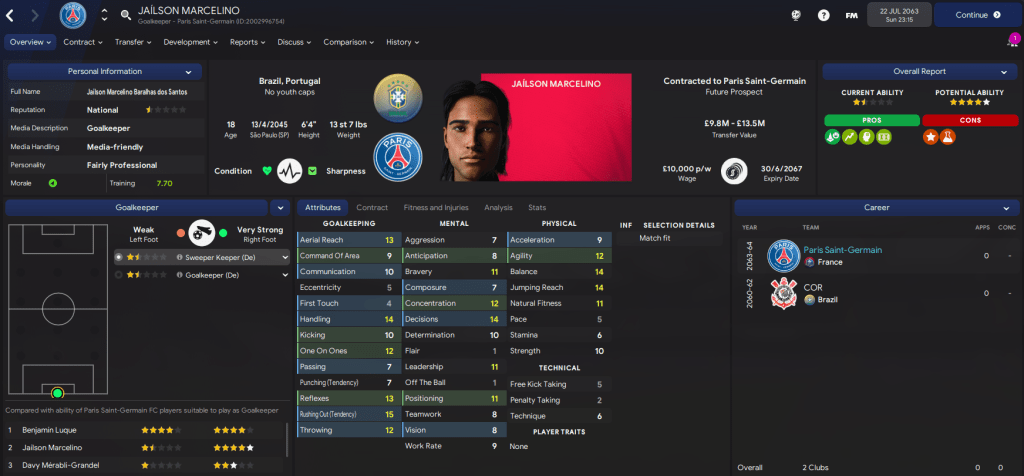Open the help question mark icon

(x=823, y=15)
